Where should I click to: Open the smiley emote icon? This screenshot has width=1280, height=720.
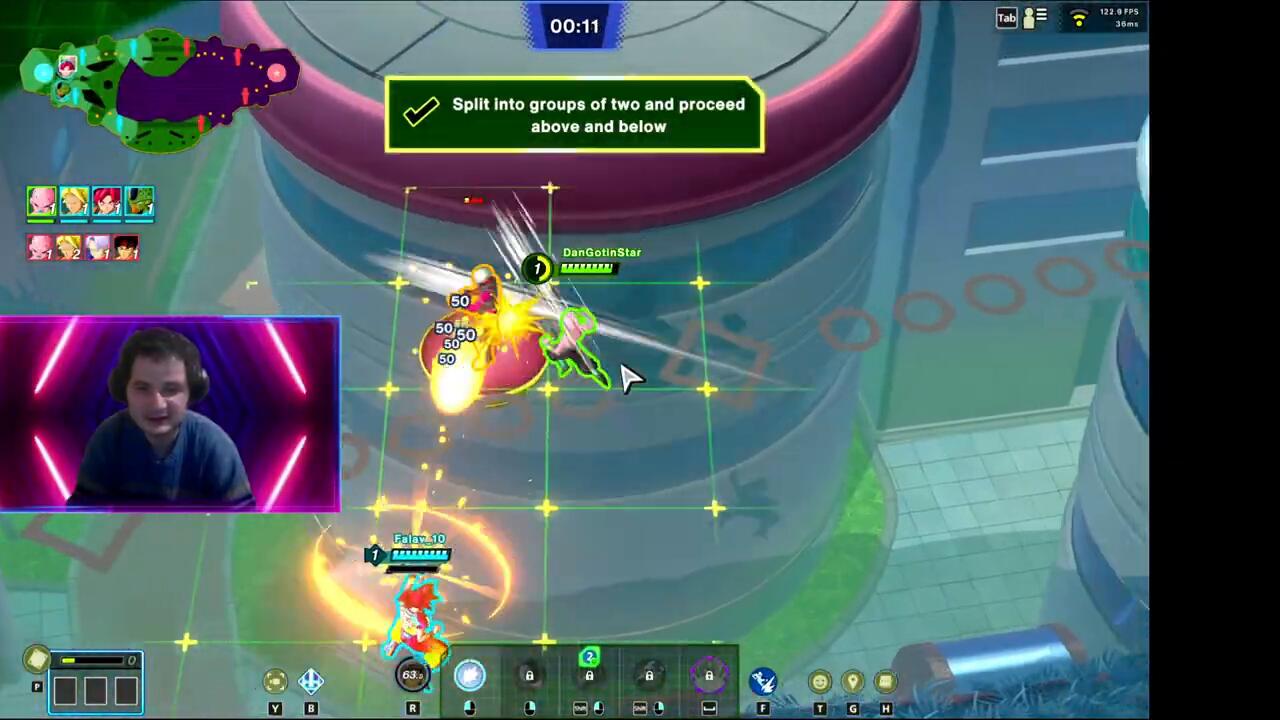tap(820, 682)
